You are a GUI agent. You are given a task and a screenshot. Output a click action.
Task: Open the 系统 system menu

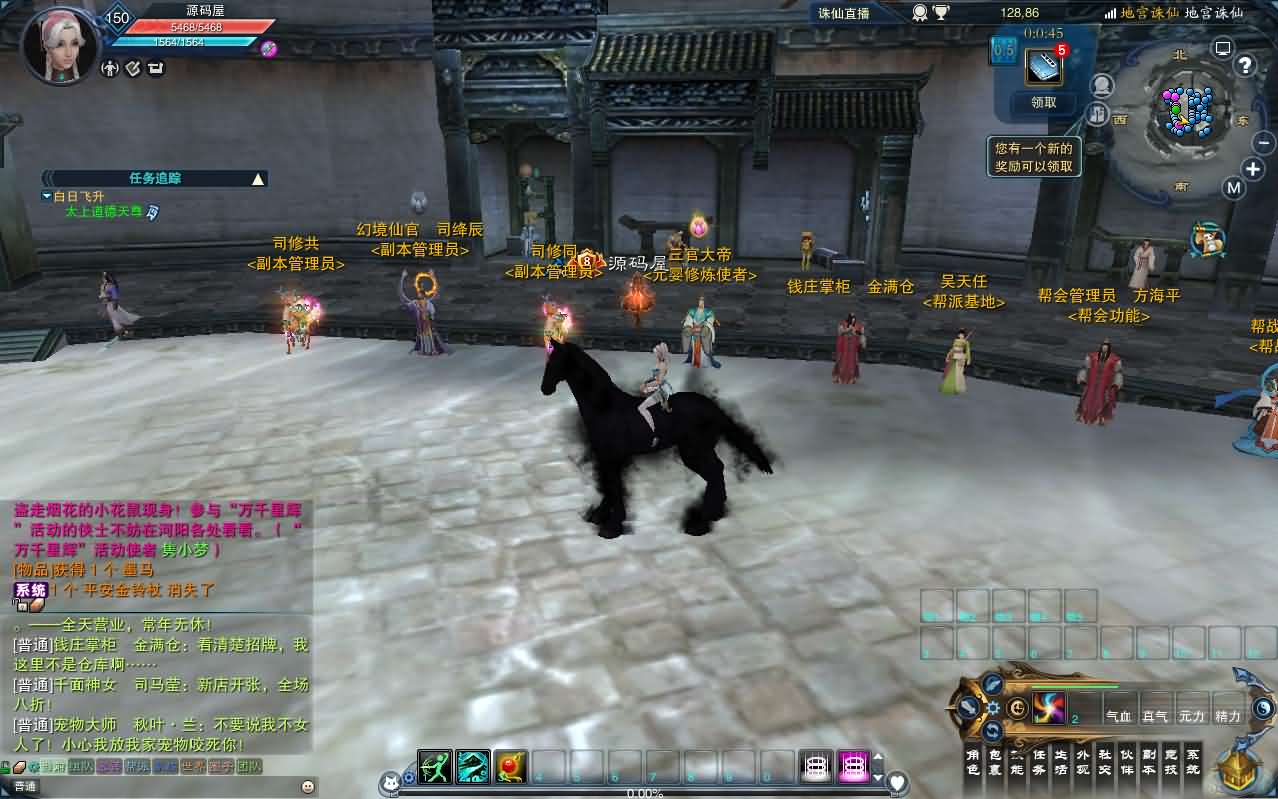tap(1192, 762)
